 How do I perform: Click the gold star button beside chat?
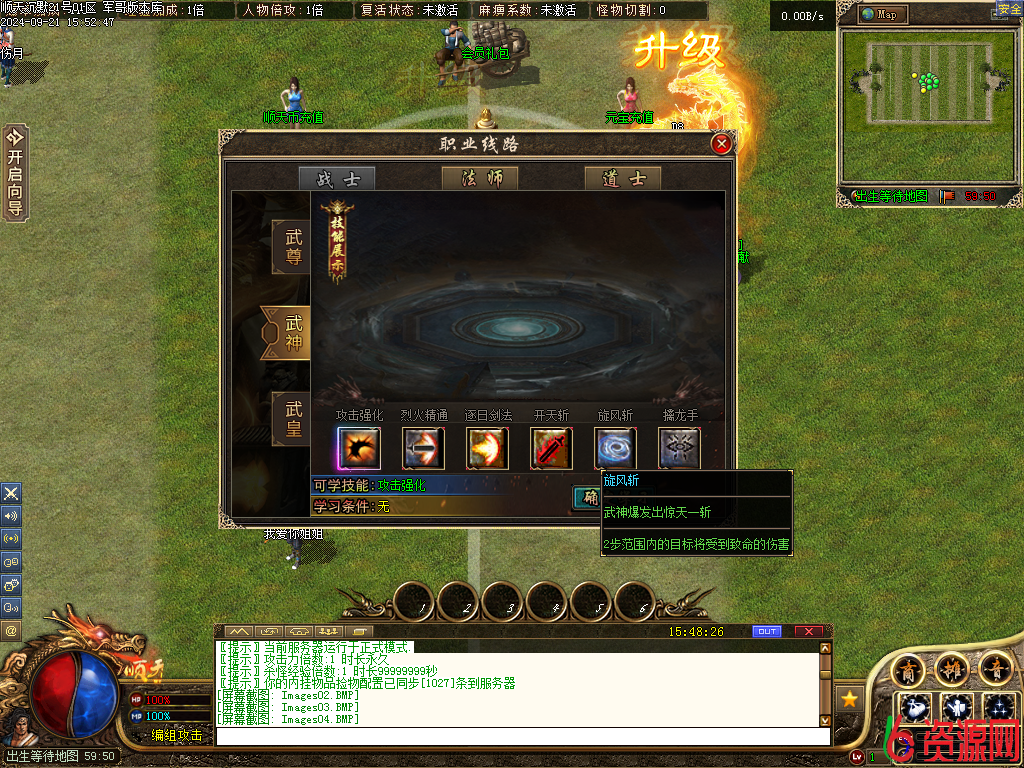point(851,698)
